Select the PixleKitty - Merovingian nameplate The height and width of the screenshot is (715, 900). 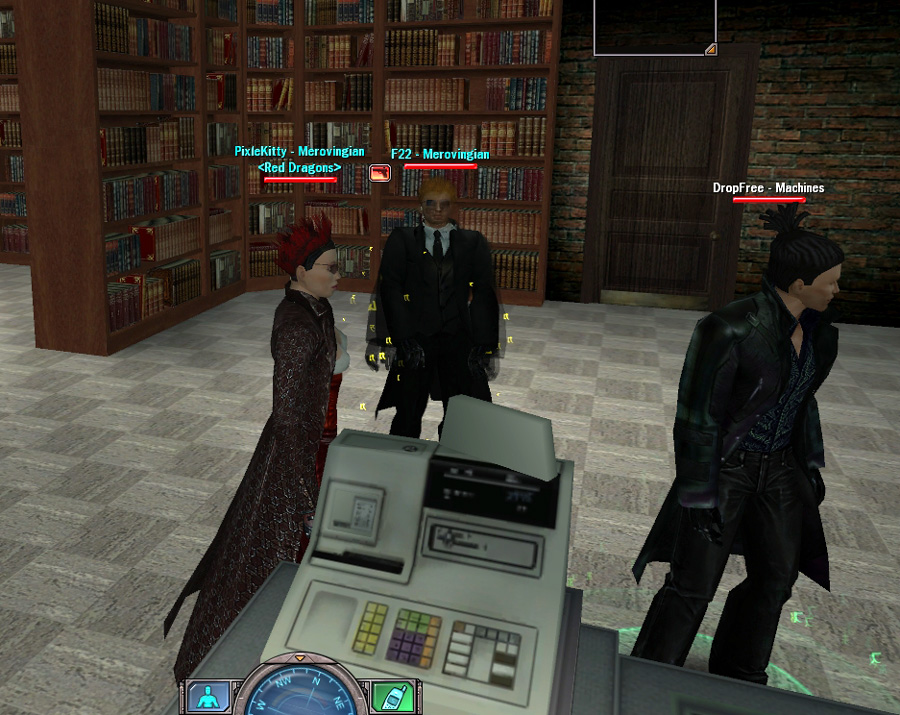[x=299, y=152]
